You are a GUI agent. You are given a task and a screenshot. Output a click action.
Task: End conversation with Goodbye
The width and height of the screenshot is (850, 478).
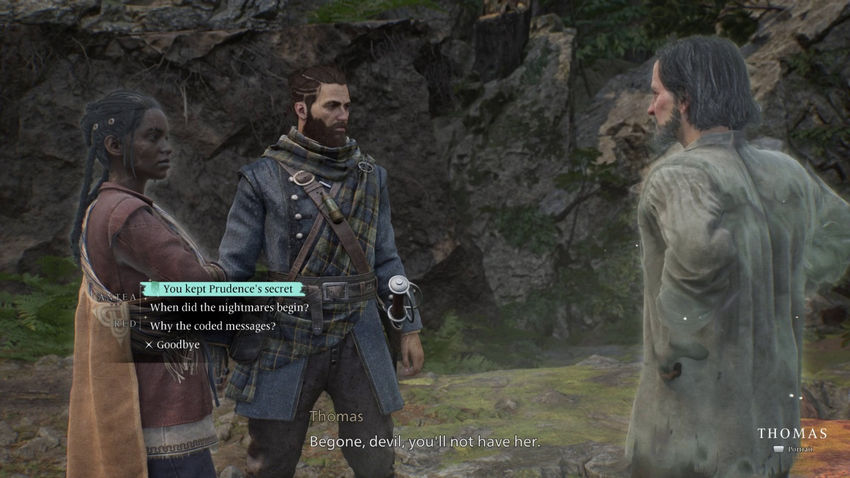177,344
